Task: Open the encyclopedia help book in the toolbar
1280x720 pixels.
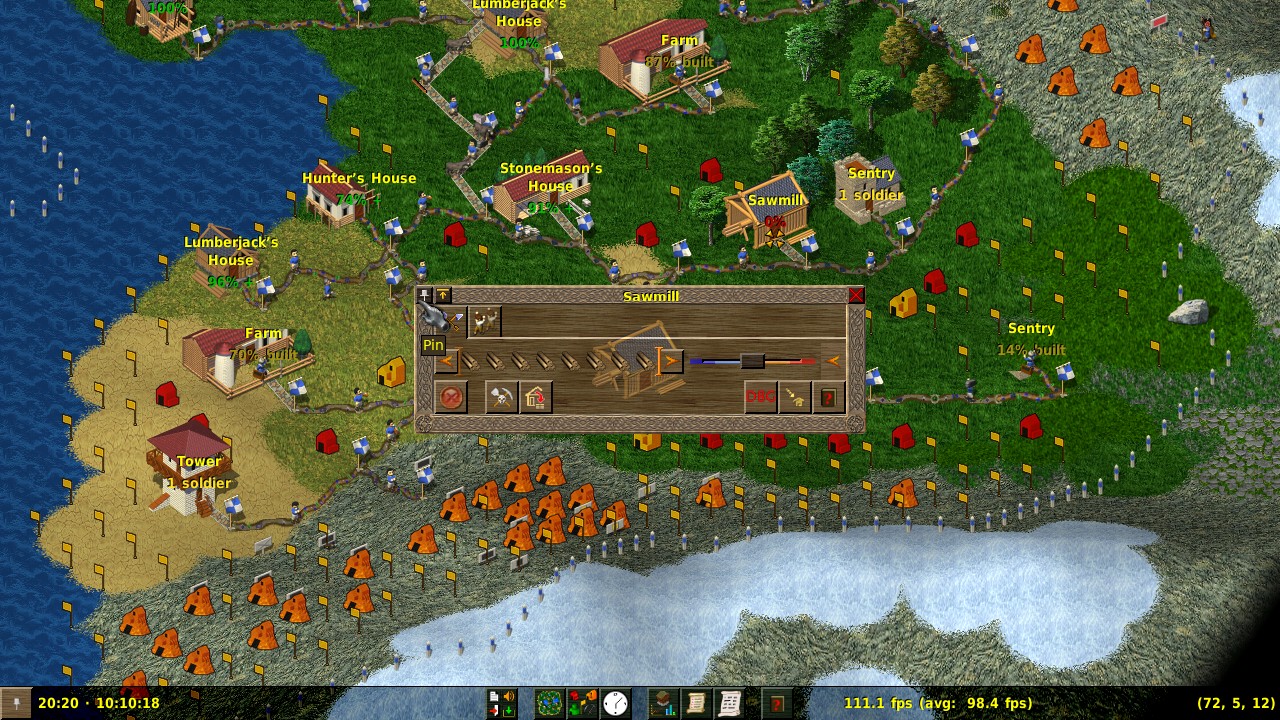Action: (776, 703)
